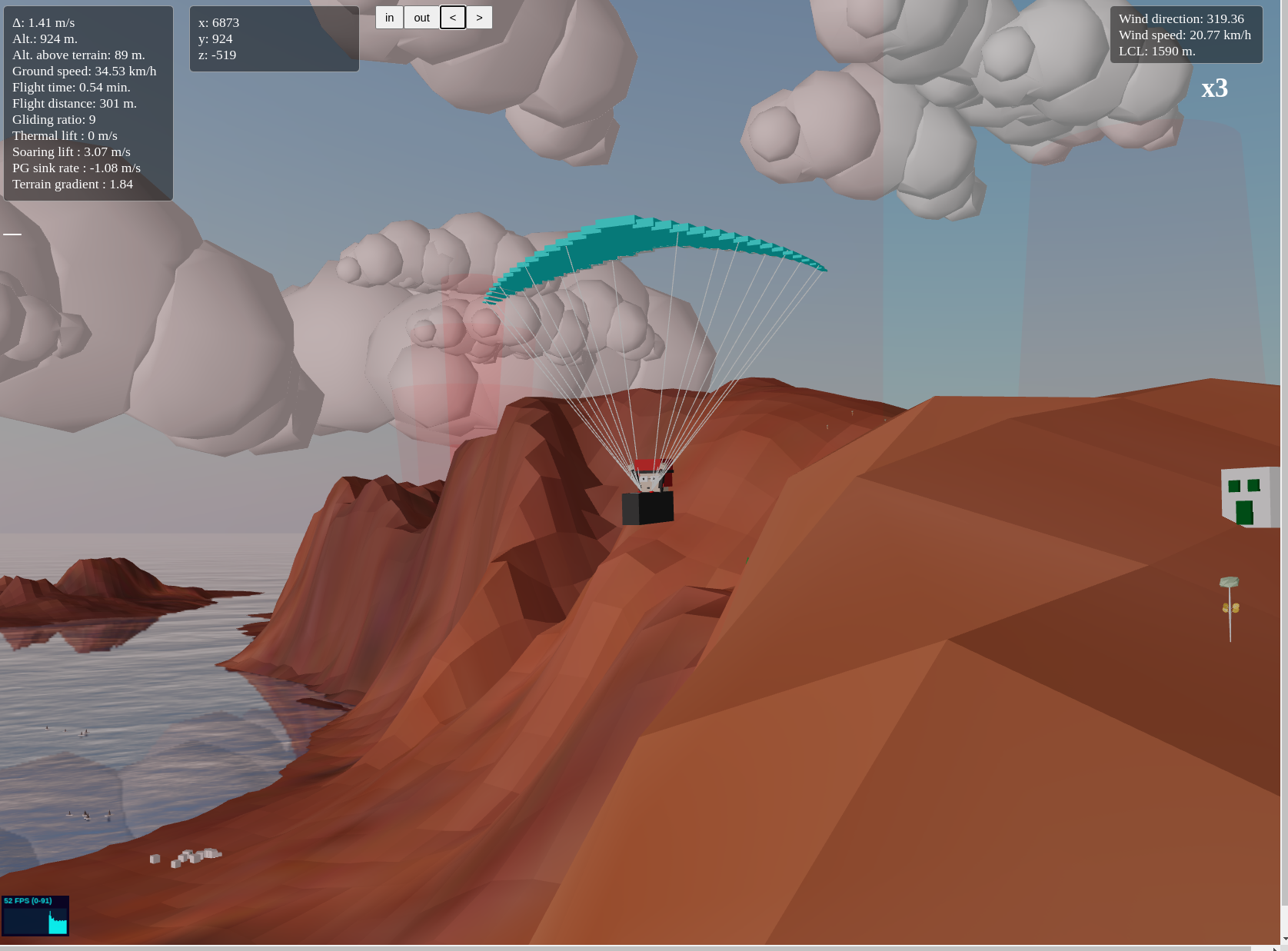
Task: Click the '<' step-back arrow
Action: (x=453, y=17)
